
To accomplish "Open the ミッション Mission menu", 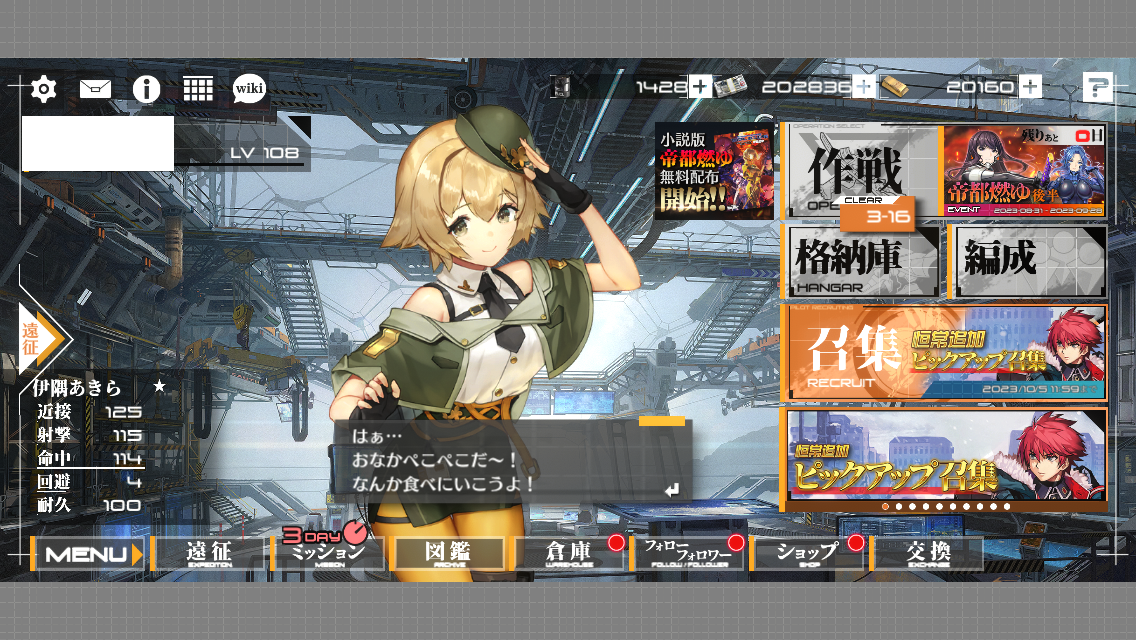I will tap(328, 554).
